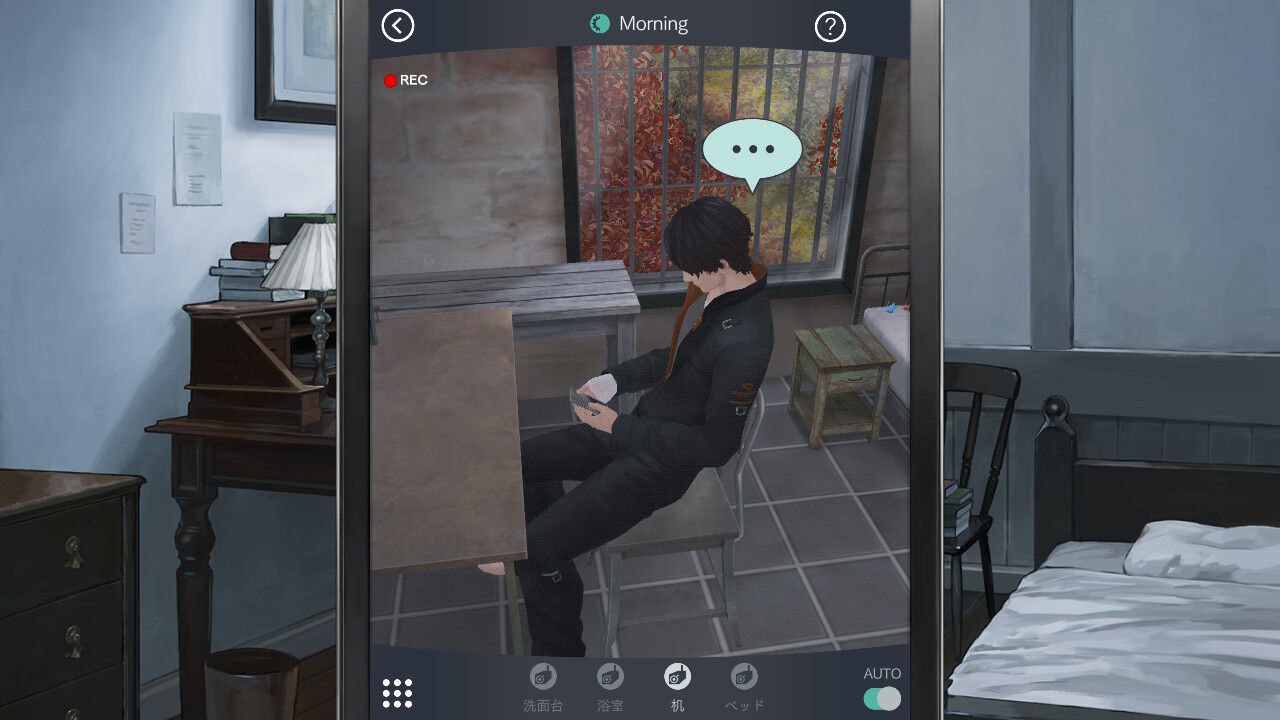Image resolution: width=1280 pixels, height=720 pixels.
Task: Click the question mark help button
Action: click(x=833, y=25)
